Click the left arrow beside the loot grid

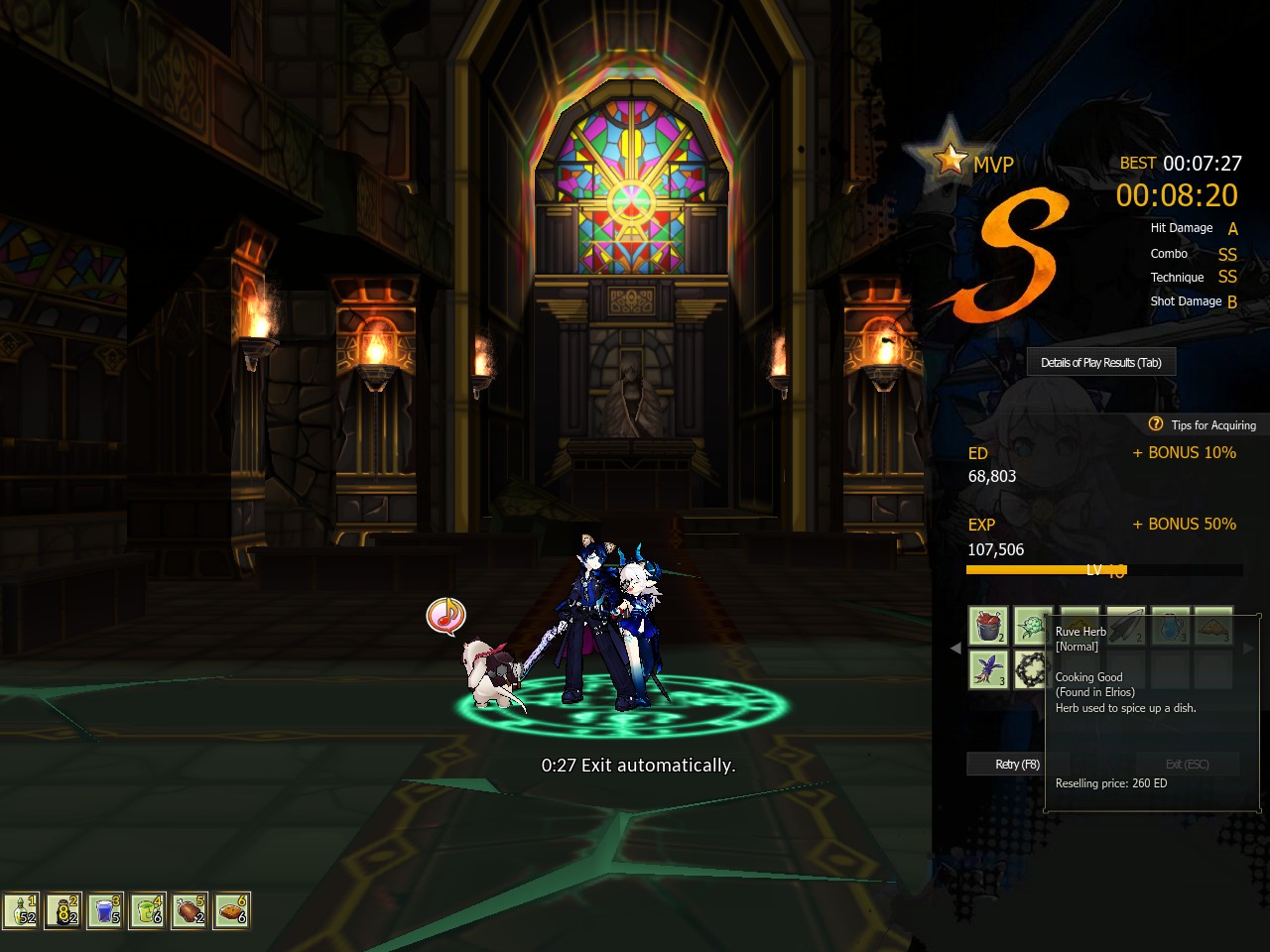coord(954,650)
